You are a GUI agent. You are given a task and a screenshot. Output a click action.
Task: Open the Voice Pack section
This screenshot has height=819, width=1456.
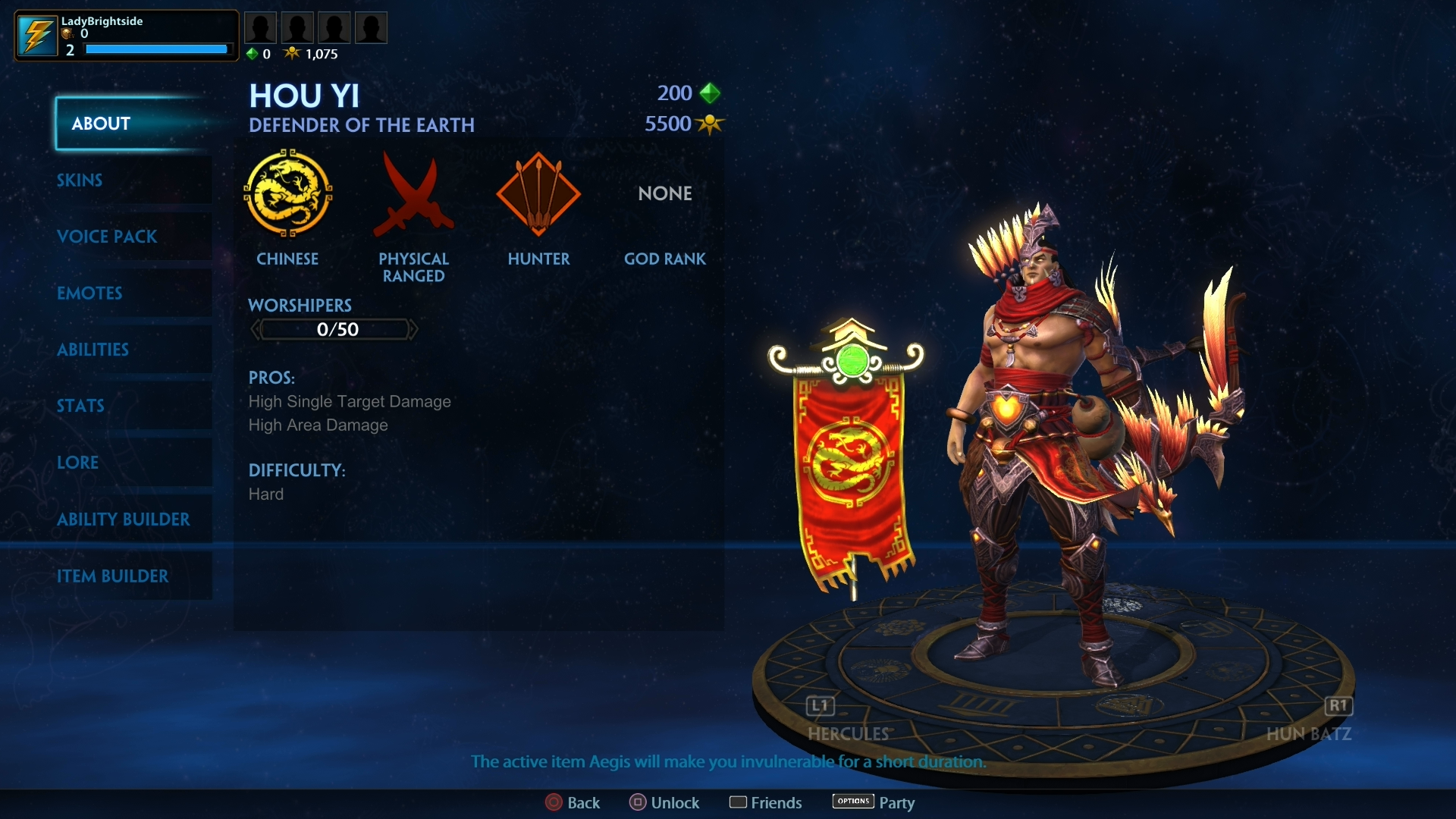tap(107, 237)
